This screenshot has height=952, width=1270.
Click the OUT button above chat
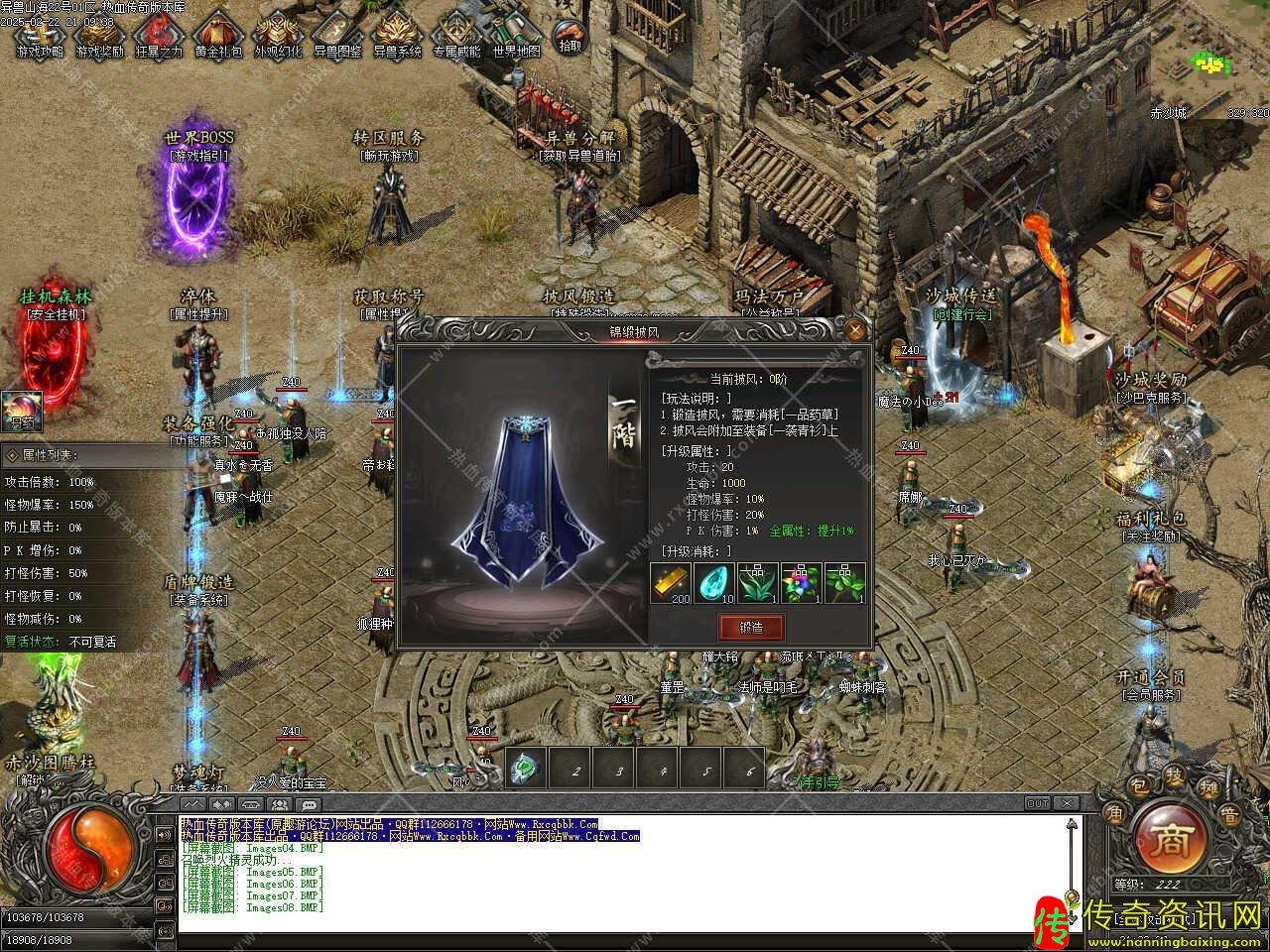pos(1037,803)
